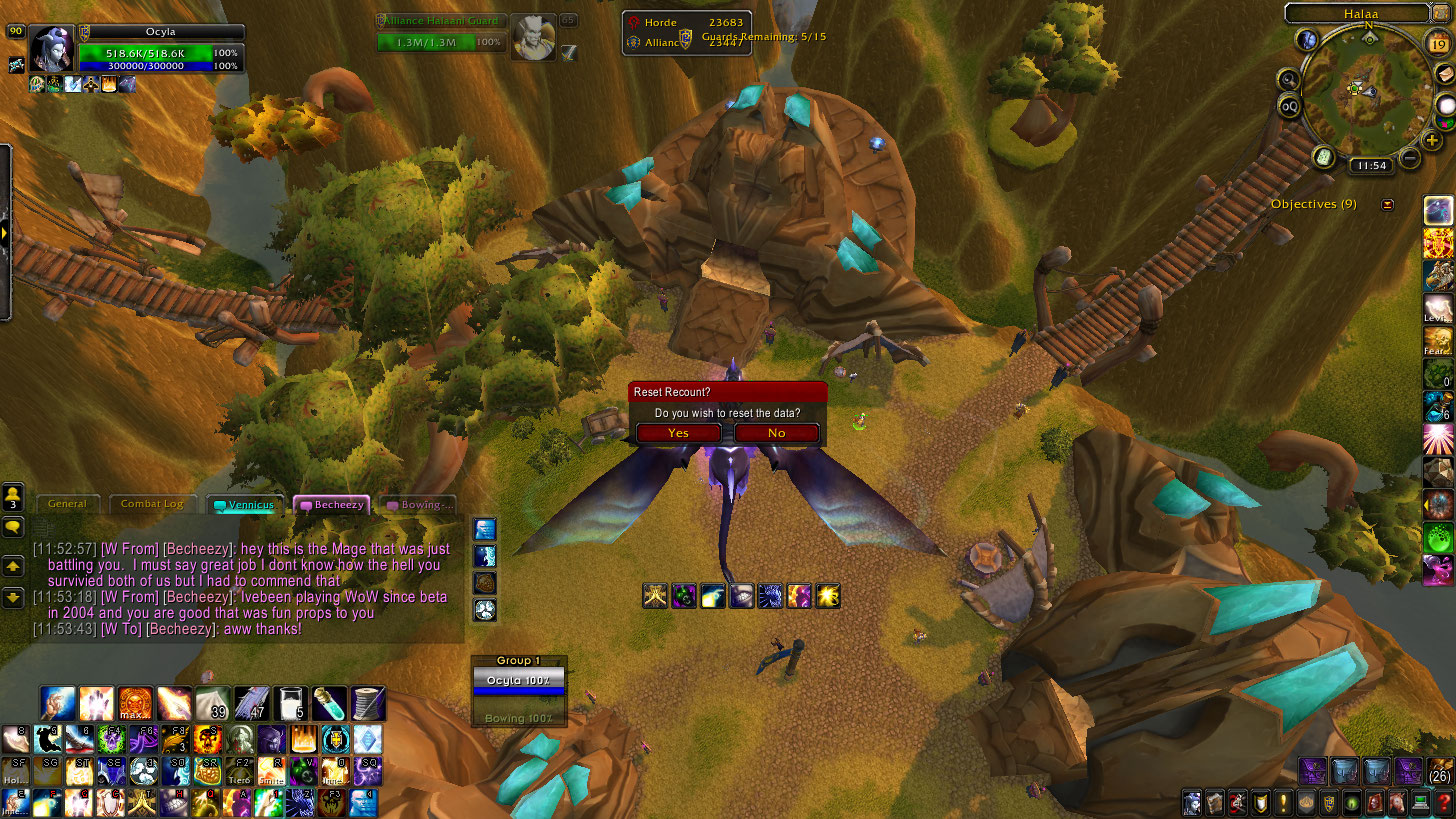Click the minimap zoom-out minus button
Viewport: 1456px width, 819px height.
tap(1410, 157)
